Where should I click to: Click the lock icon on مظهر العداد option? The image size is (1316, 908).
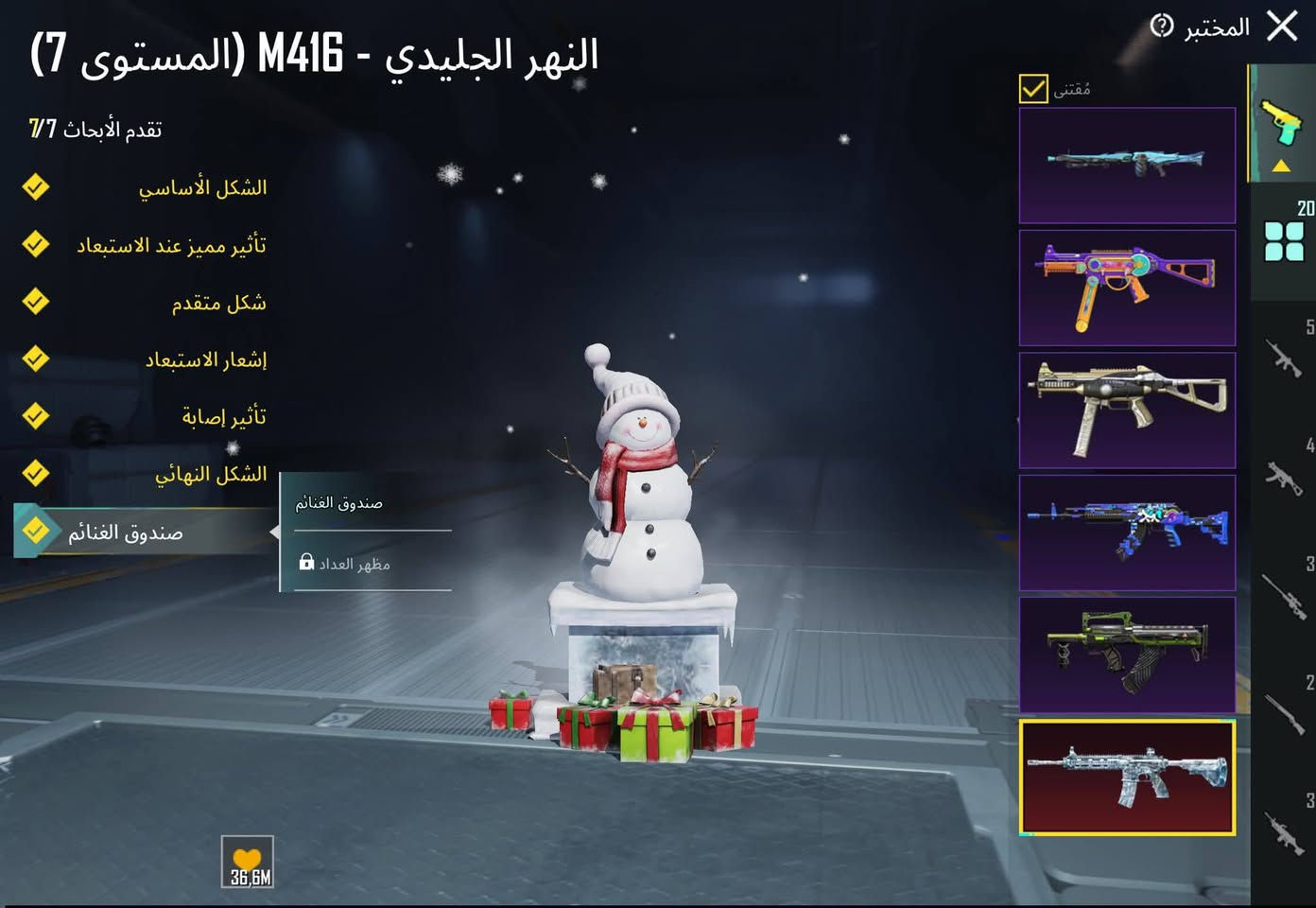tap(308, 563)
